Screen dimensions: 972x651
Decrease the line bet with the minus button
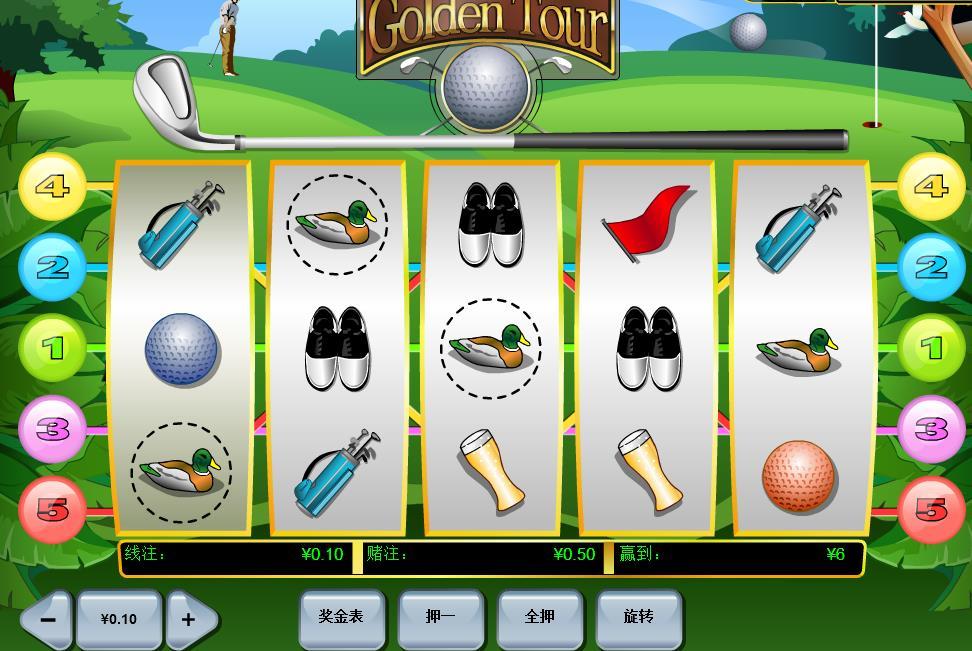click(47, 619)
